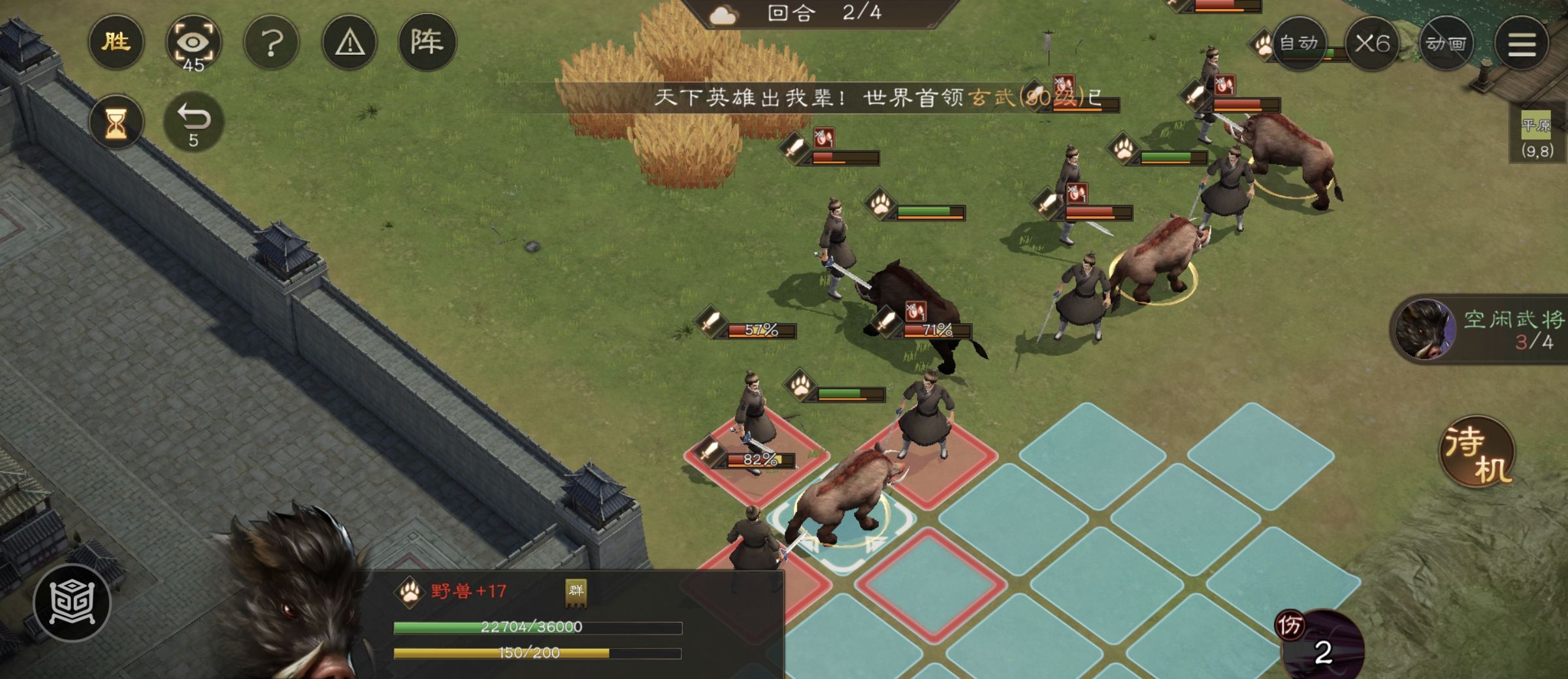Open the hamburger menu

tap(1522, 44)
